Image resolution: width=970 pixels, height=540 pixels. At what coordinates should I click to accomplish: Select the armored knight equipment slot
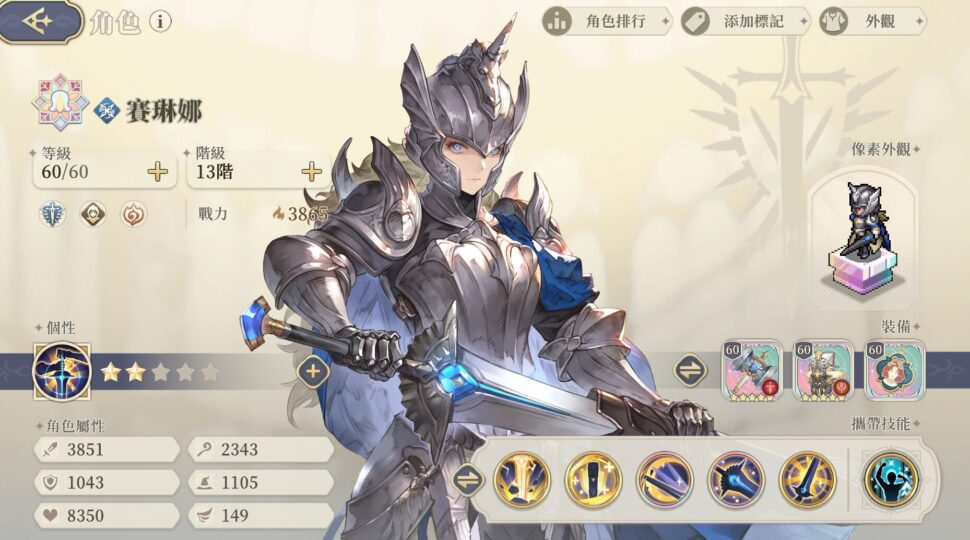pos(824,370)
